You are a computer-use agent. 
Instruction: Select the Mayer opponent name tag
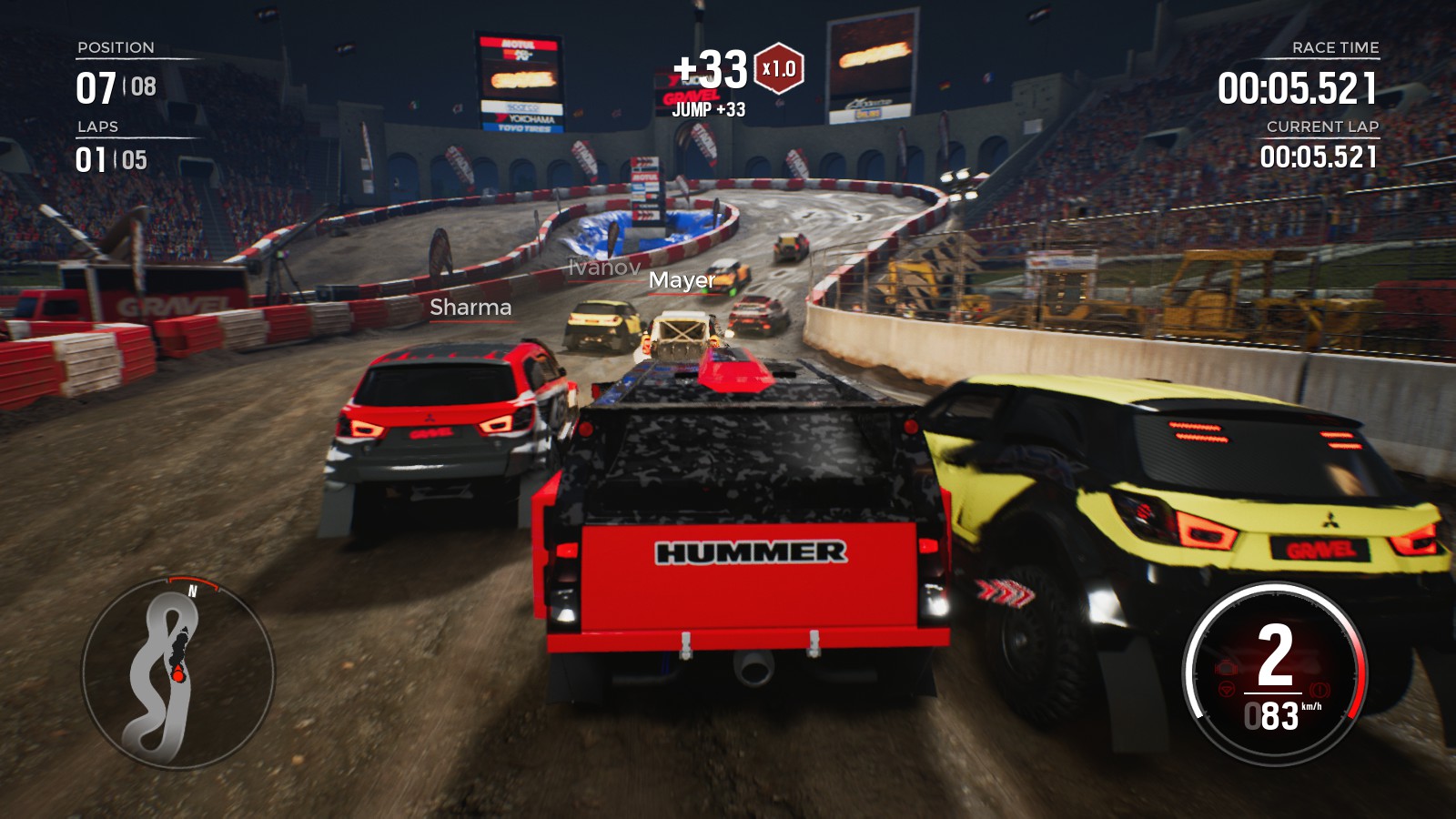coord(682,280)
